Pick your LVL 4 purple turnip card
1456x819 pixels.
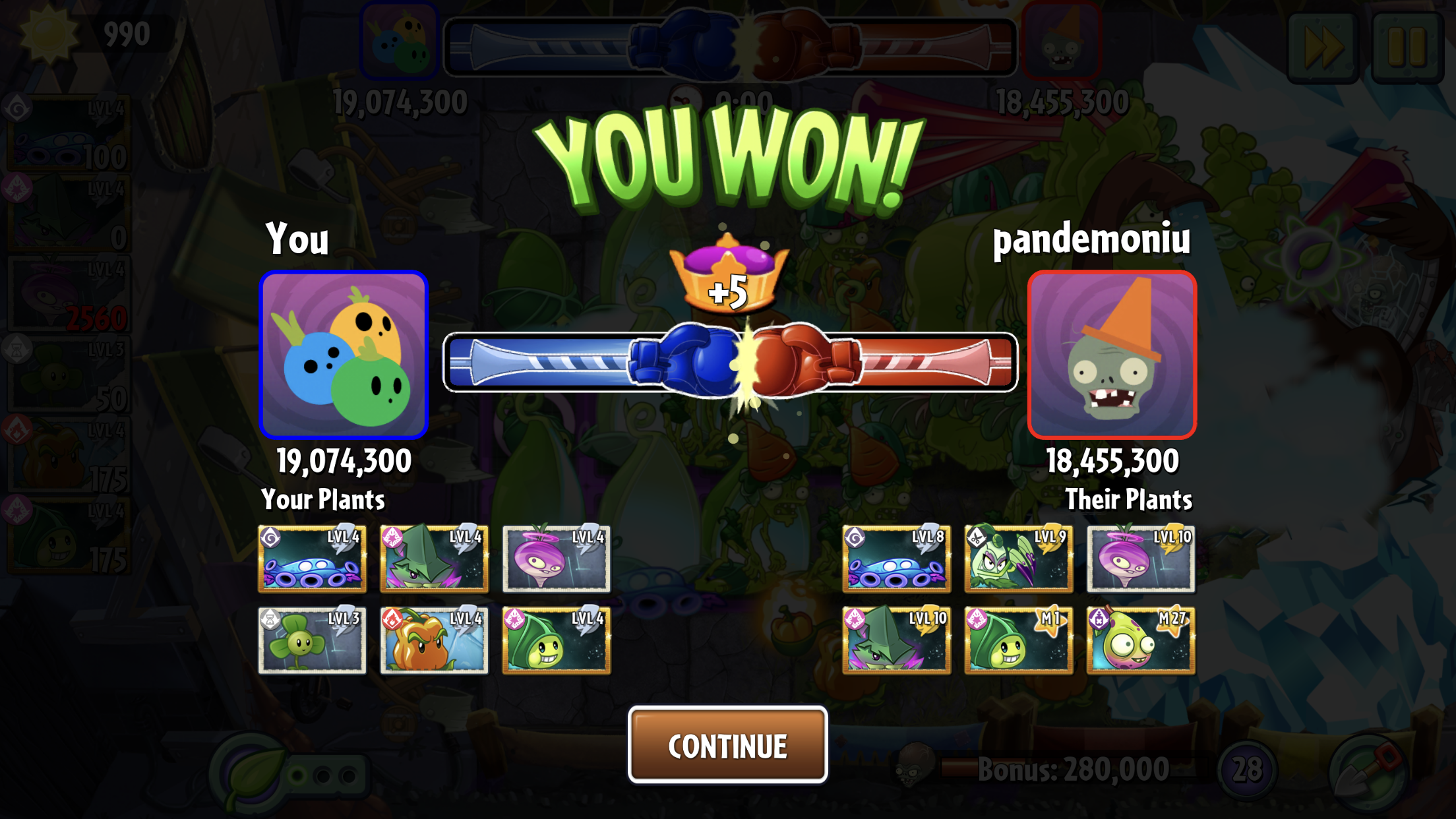pyautogui.click(x=556, y=559)
